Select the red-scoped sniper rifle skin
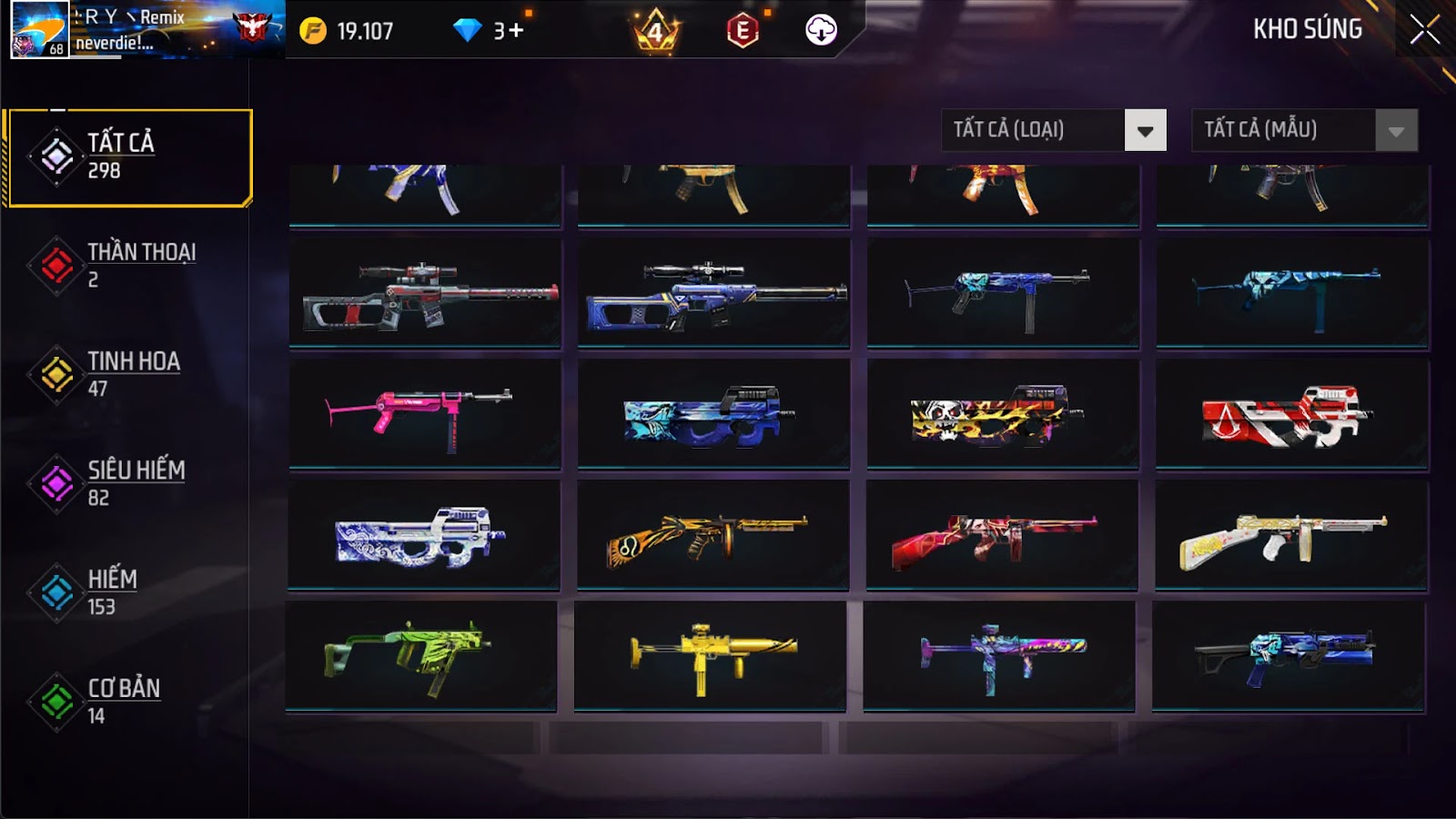1456x819 pixels. (x=425, y=293)
